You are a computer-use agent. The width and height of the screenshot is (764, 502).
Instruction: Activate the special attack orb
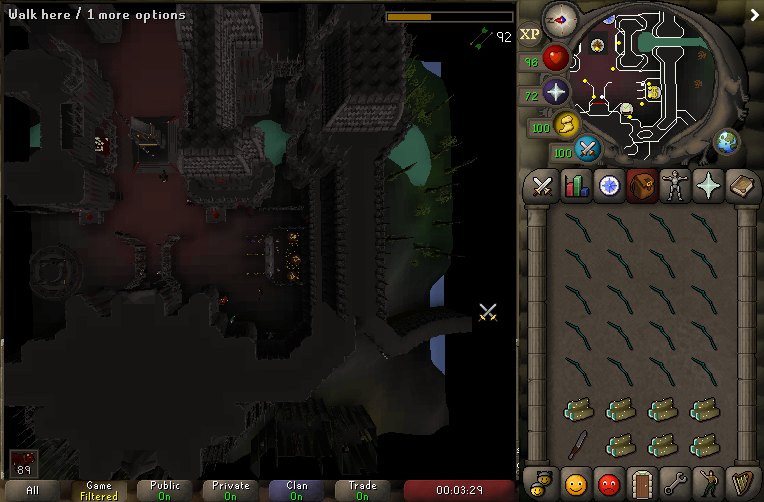point(588,150)
